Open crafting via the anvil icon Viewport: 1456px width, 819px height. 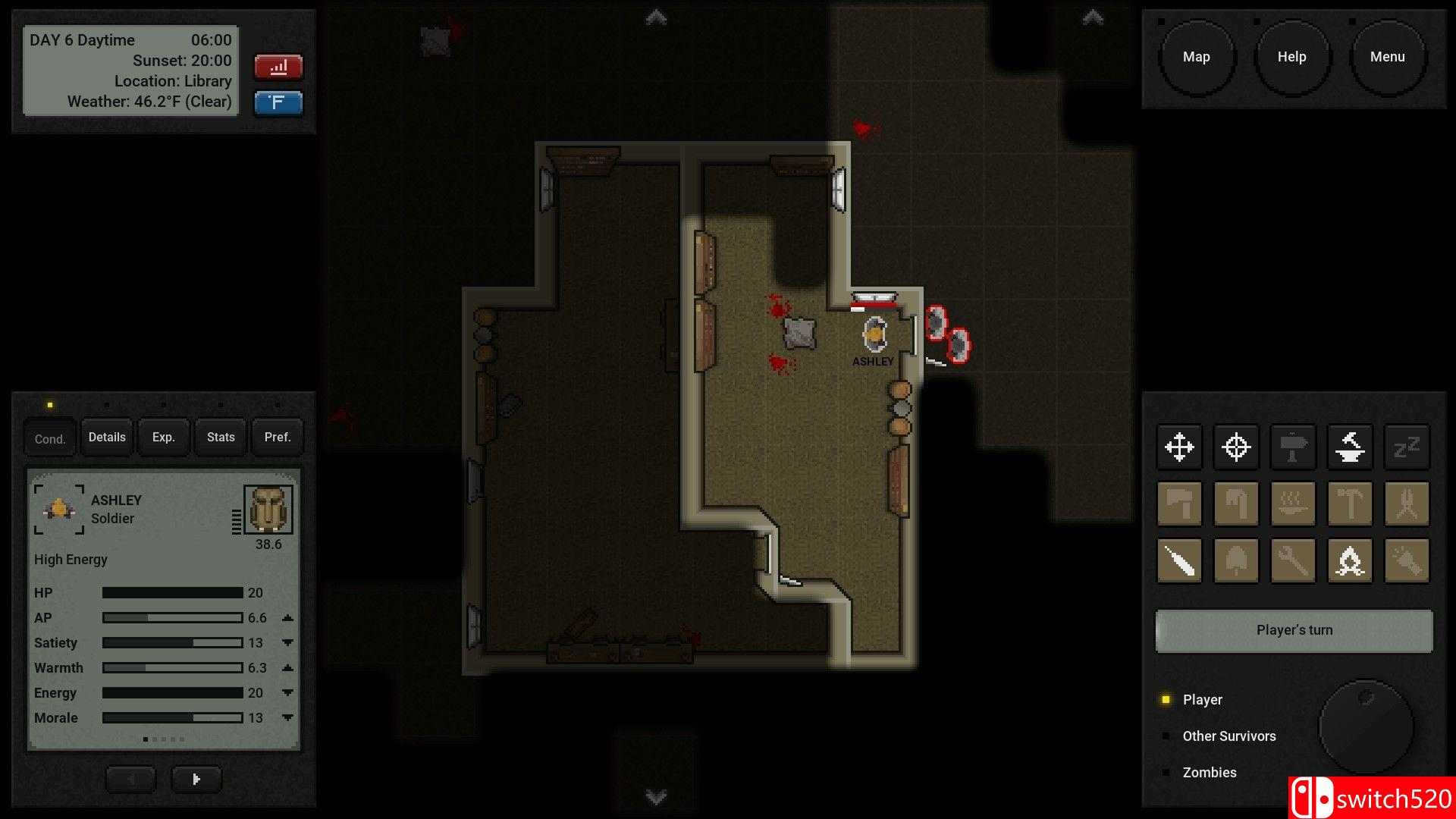1350,447
